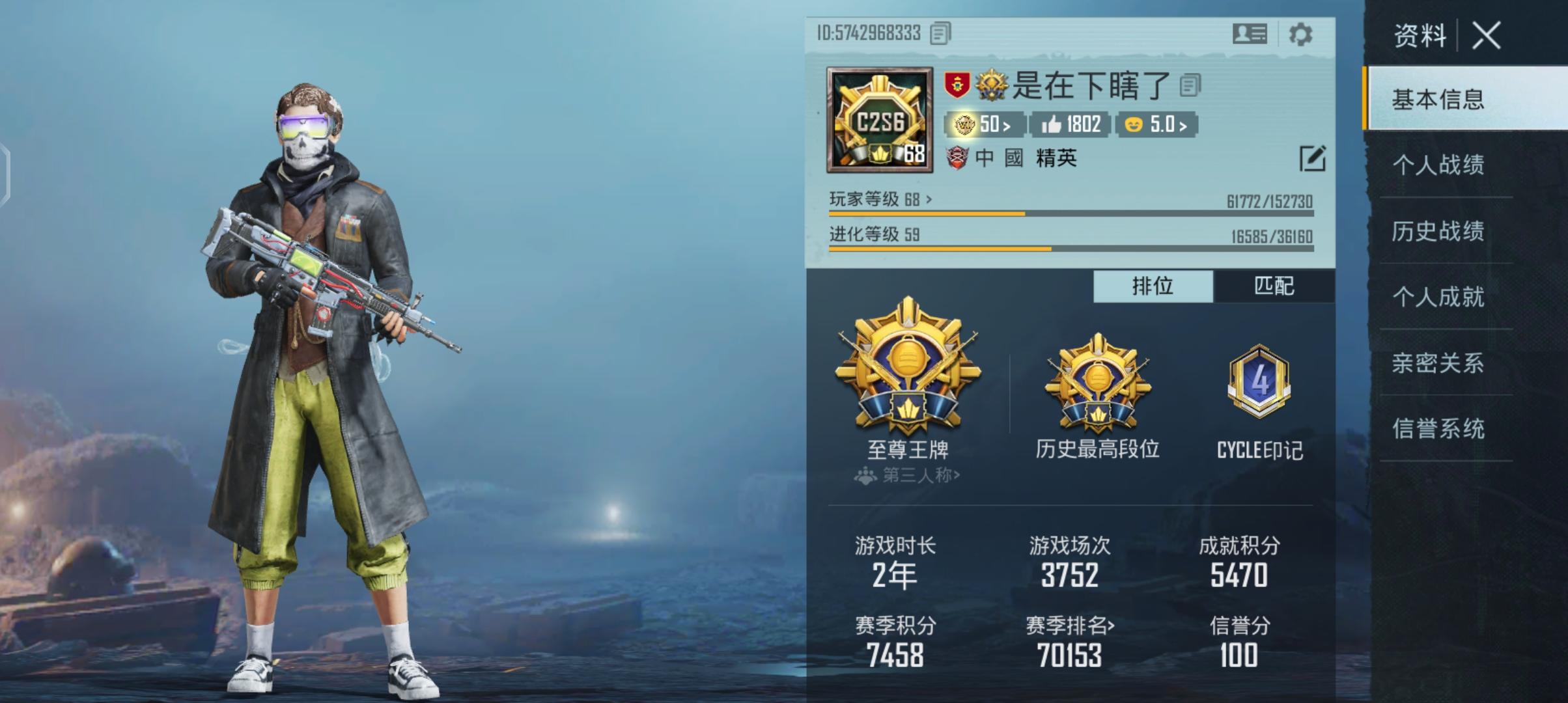The height and width of the screenshot is (703, 1568).
Task: Click the red clan emblem beside 中國
Action: (x=957, y=158)
